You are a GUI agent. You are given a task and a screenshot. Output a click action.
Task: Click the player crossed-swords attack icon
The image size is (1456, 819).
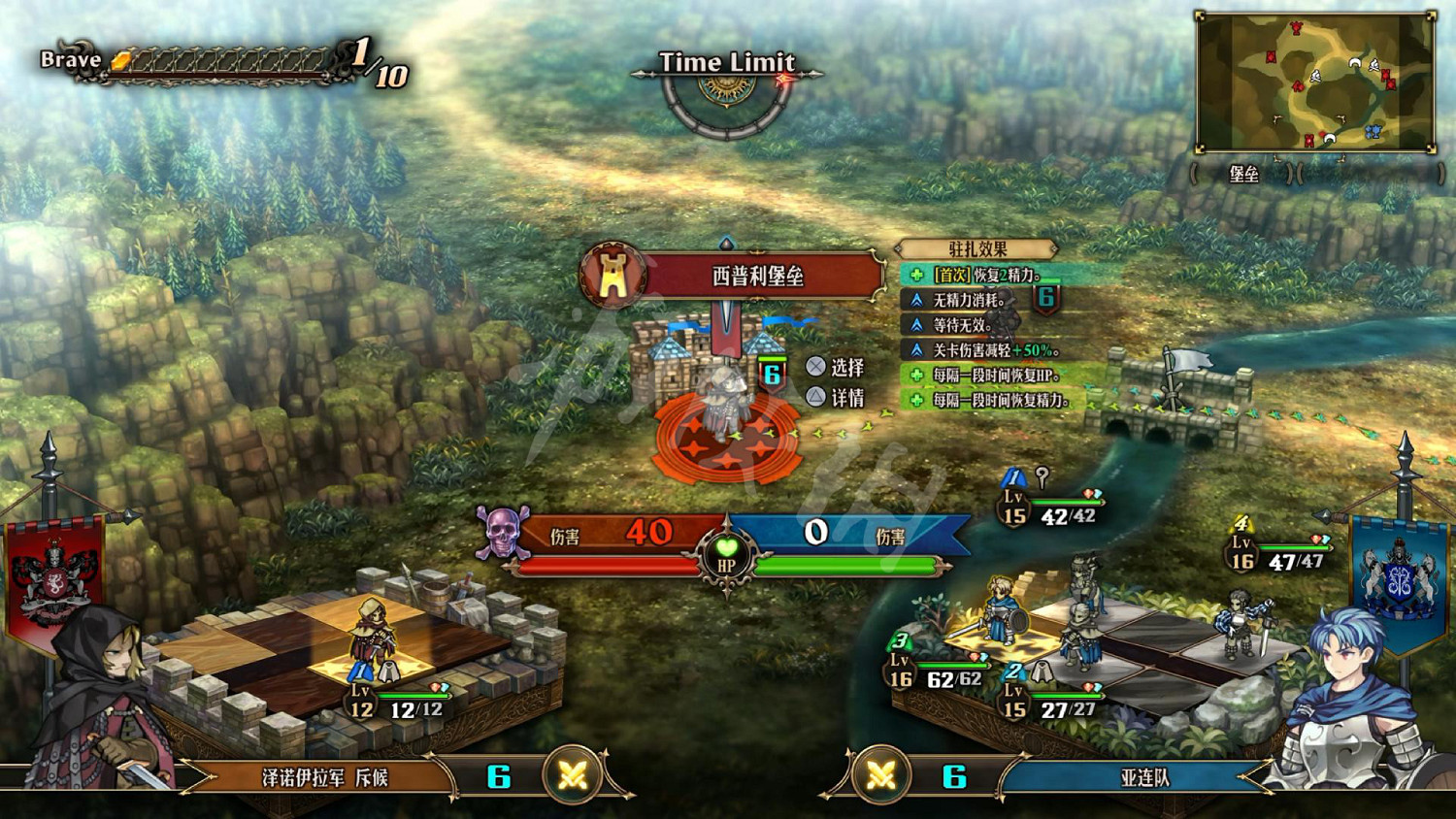tap(880, 776)
